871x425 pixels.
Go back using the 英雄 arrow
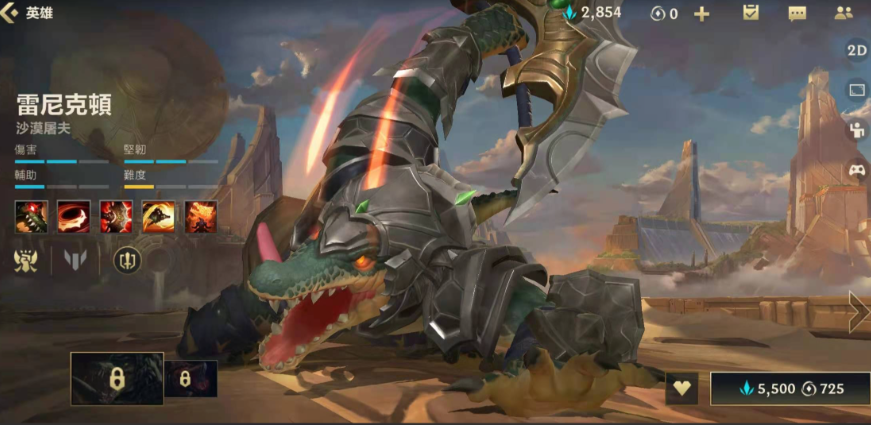pyautogui.click(x=10, y=13)
